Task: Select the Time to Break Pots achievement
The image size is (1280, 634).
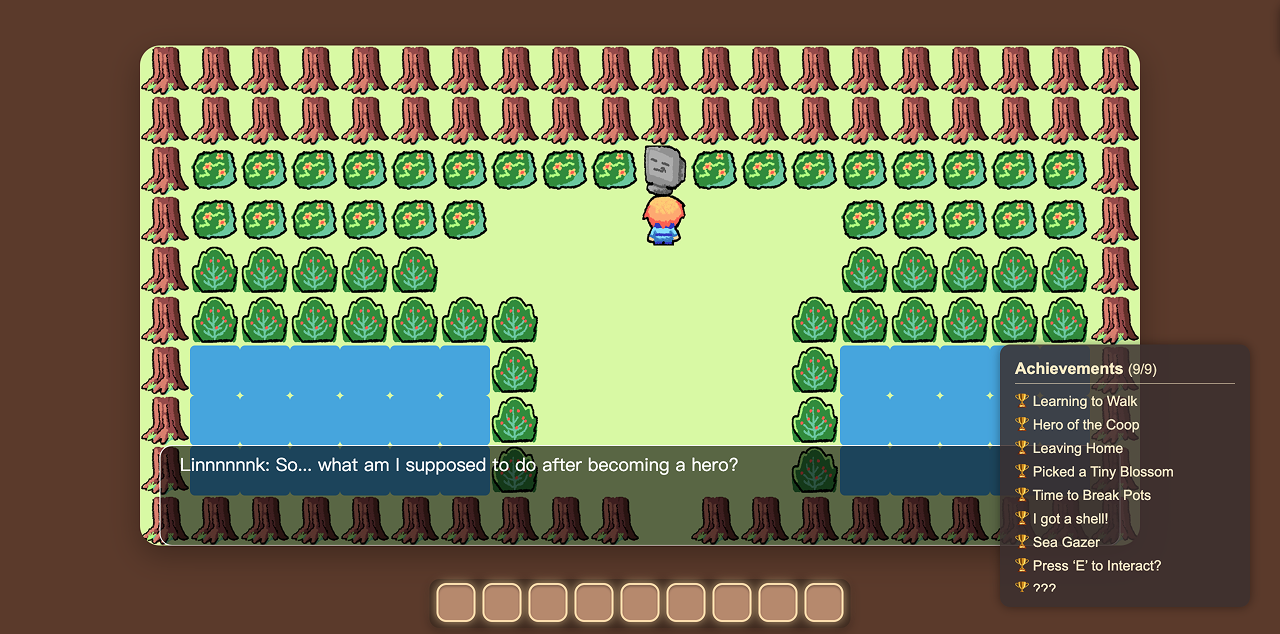Action: point(1091,495)
